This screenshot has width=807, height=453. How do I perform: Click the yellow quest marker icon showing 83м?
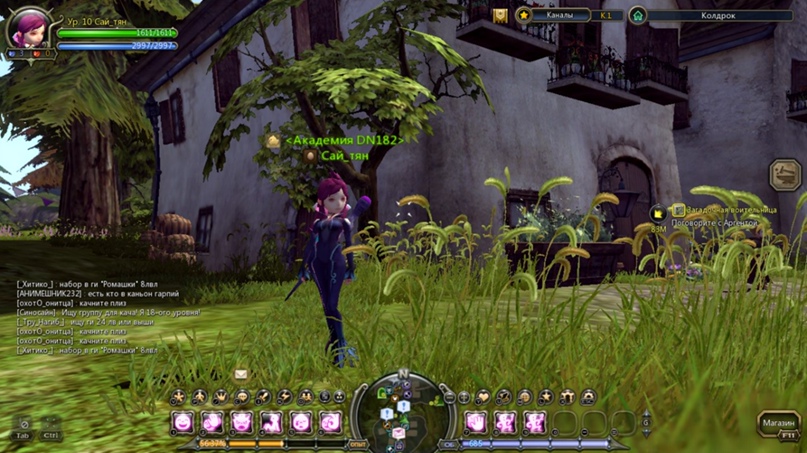point(658,214)
